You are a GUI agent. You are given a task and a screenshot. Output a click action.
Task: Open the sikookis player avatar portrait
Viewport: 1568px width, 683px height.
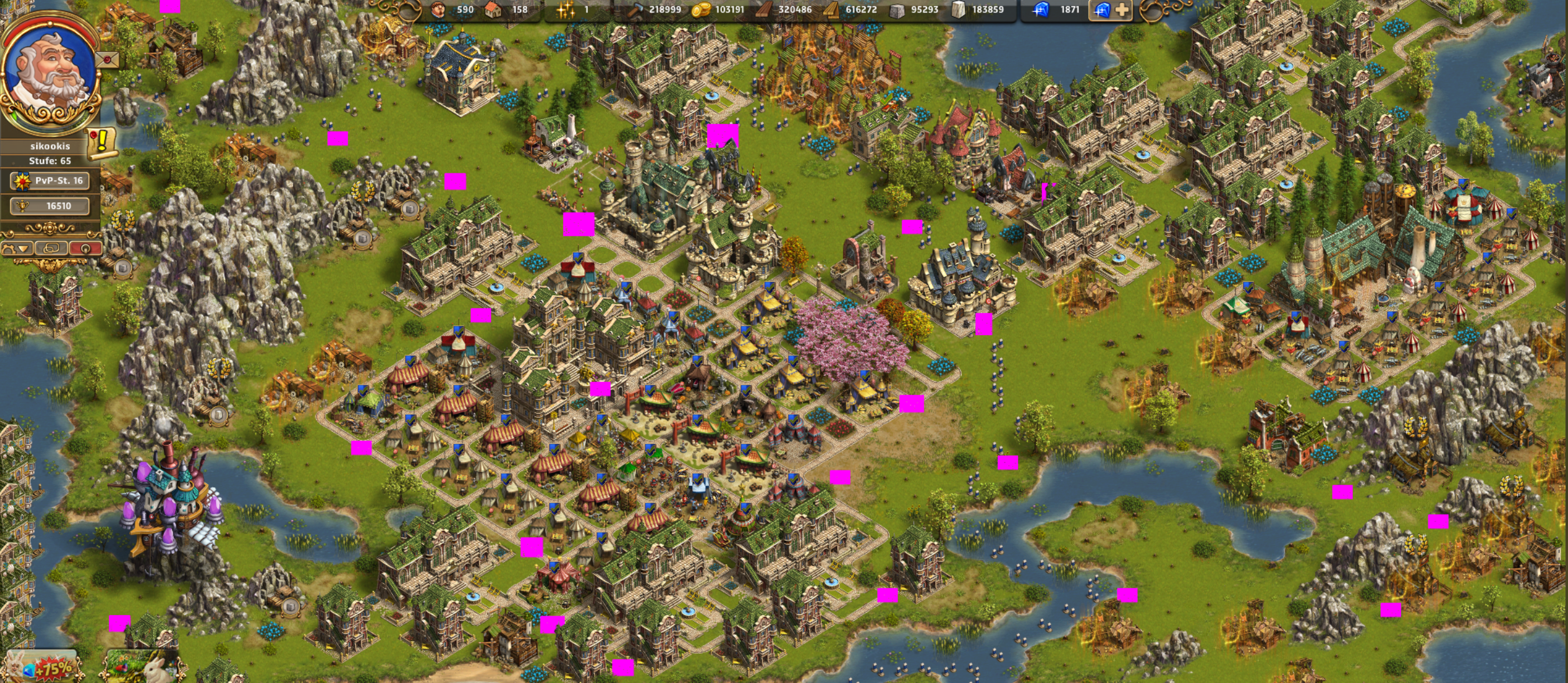(50, 73)
